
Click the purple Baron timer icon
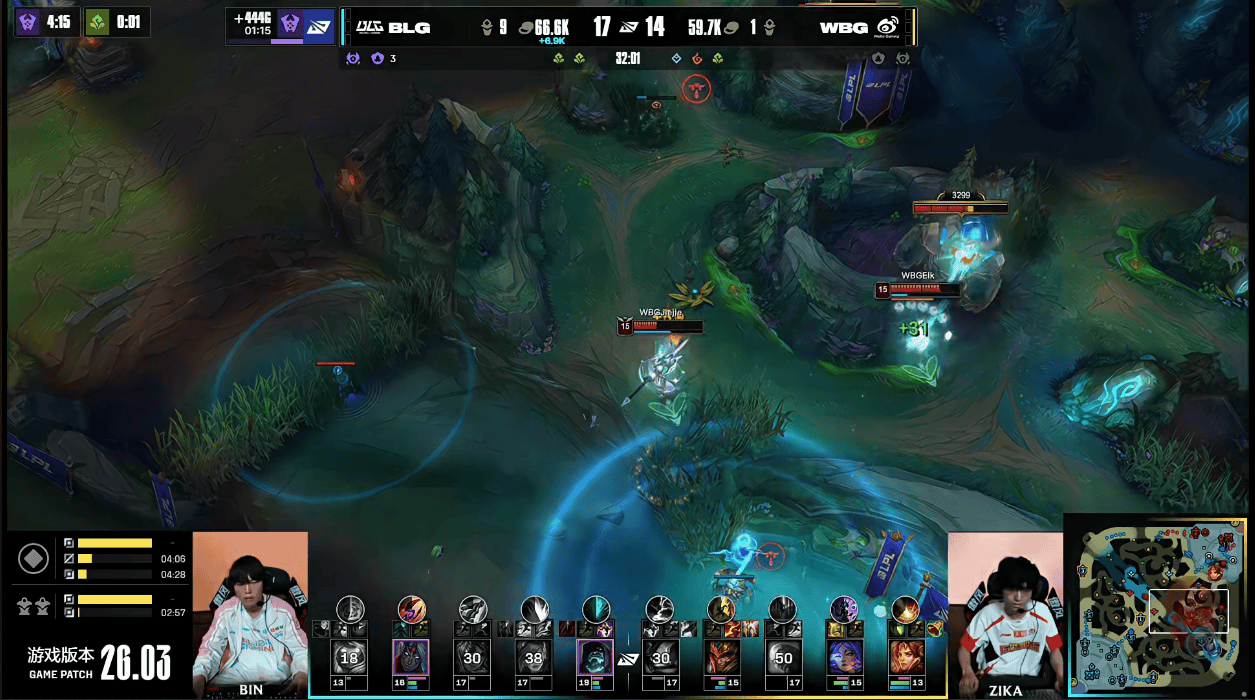point(28,21)
